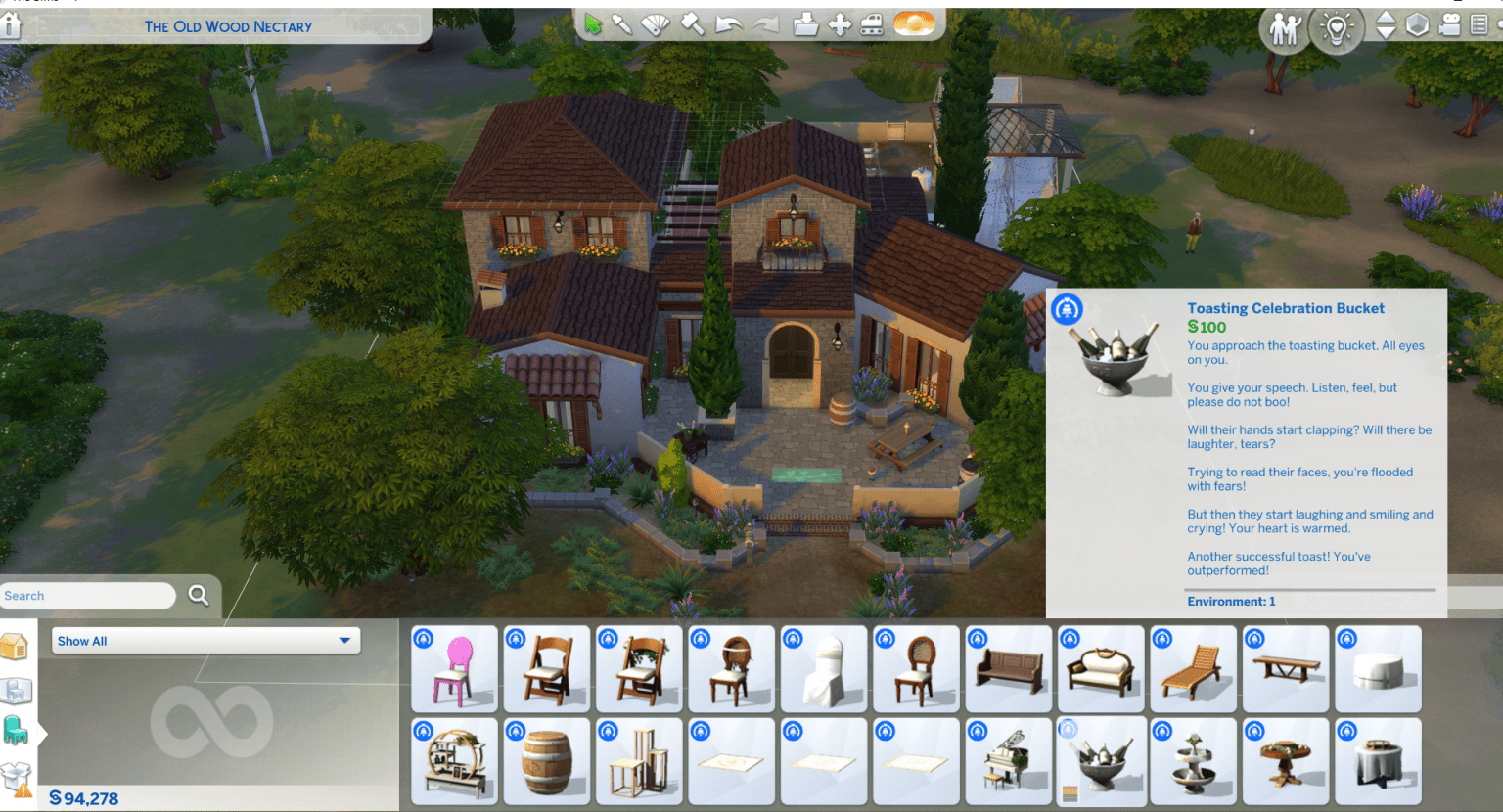Click the save to library icon
The height and width of the screenshot is (812, 1503).
pos(806,24)
